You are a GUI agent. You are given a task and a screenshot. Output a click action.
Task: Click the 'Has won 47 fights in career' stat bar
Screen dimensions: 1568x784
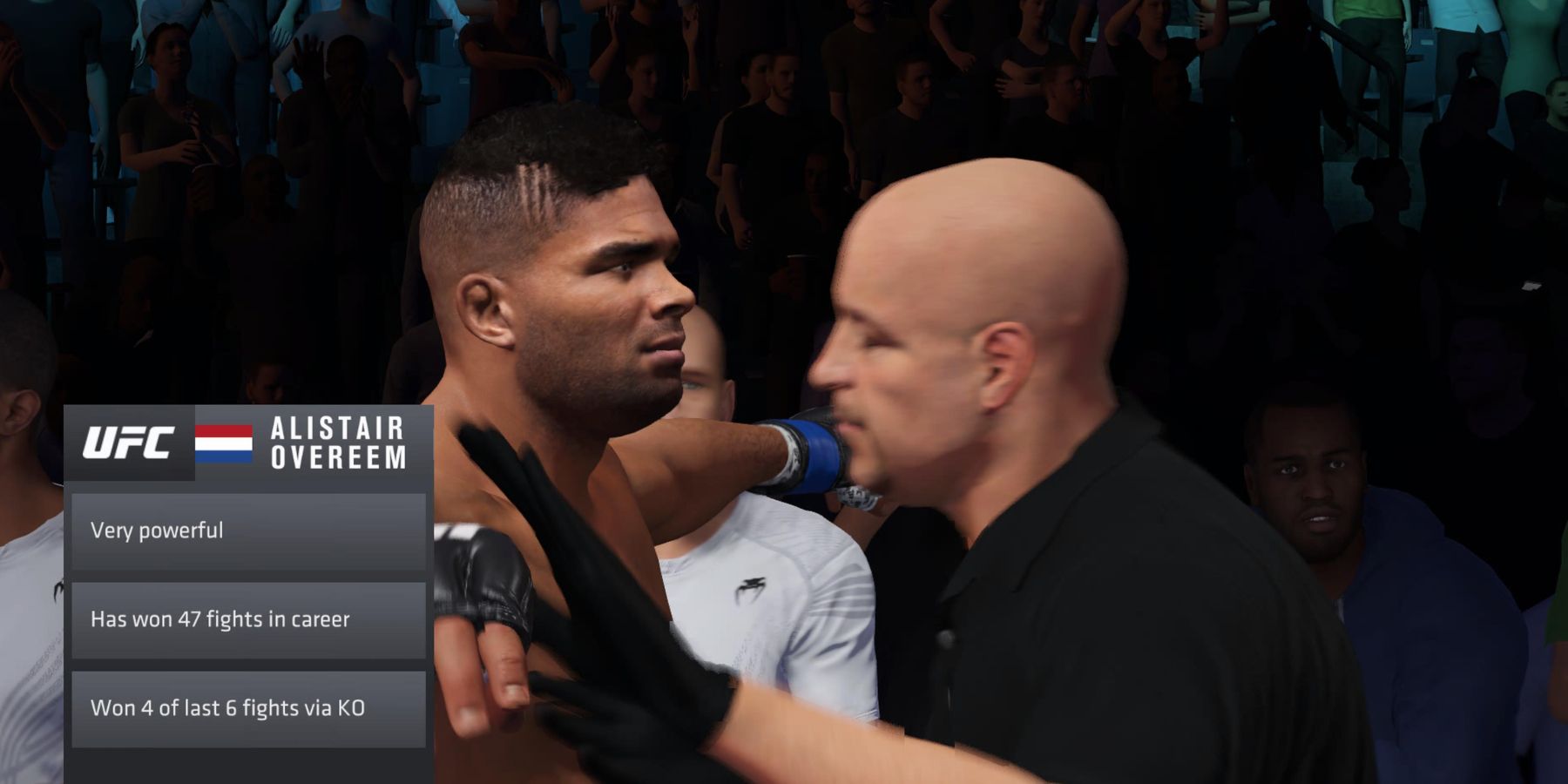248,620
